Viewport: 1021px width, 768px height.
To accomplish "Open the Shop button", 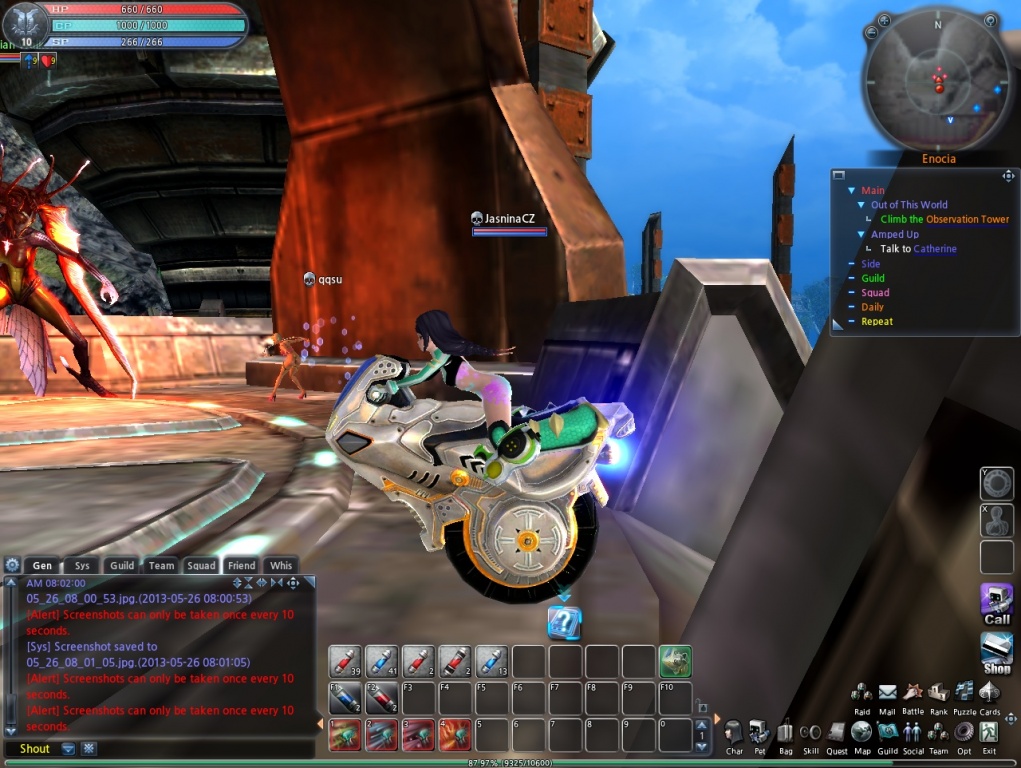I will [996, 652].
